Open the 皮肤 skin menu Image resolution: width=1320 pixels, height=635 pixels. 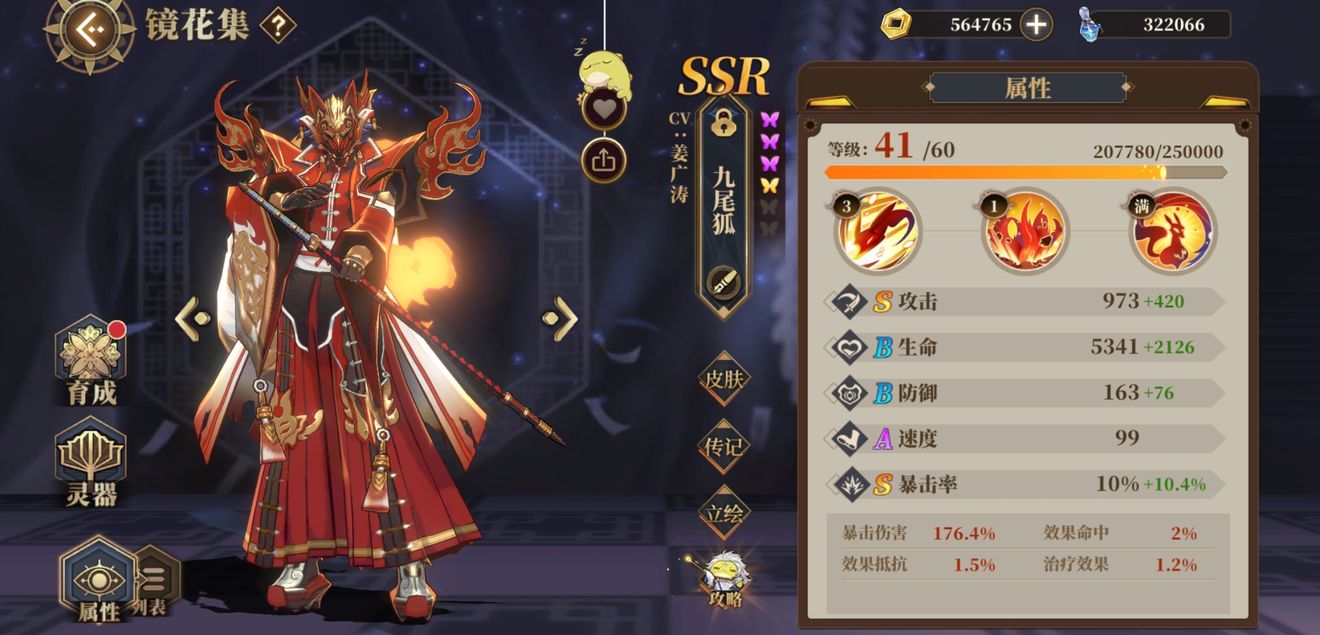coord(723,379)
